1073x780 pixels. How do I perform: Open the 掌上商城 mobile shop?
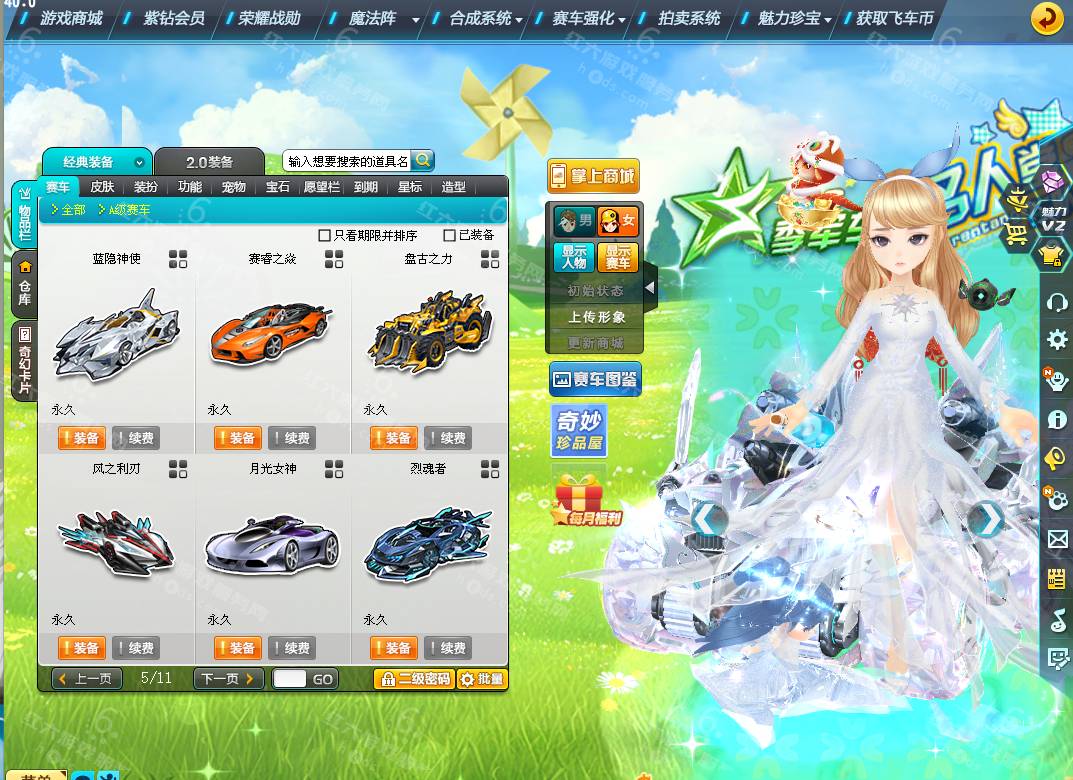pos(593,177)
